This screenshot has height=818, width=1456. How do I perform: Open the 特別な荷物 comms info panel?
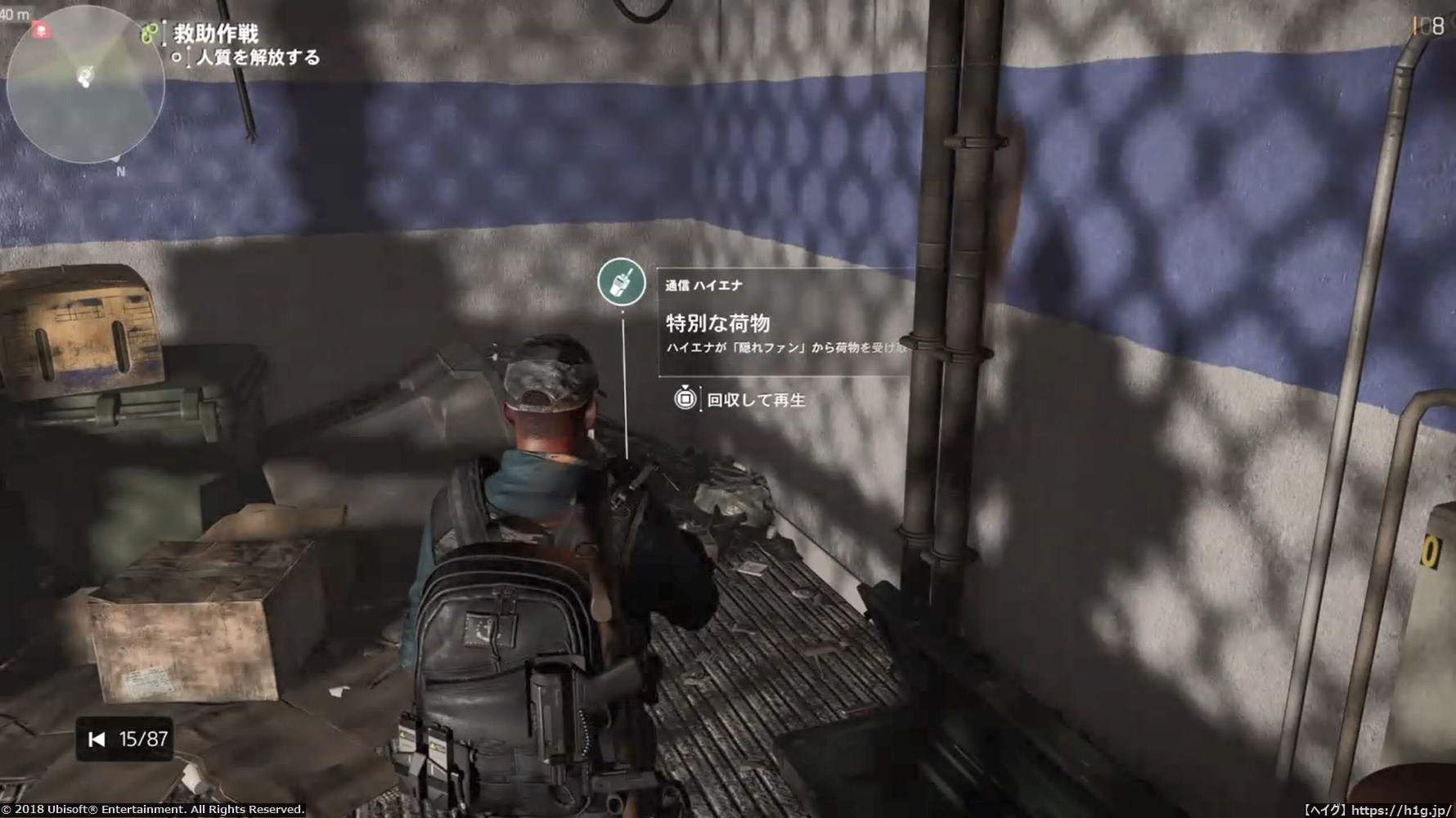pos(784,323)
